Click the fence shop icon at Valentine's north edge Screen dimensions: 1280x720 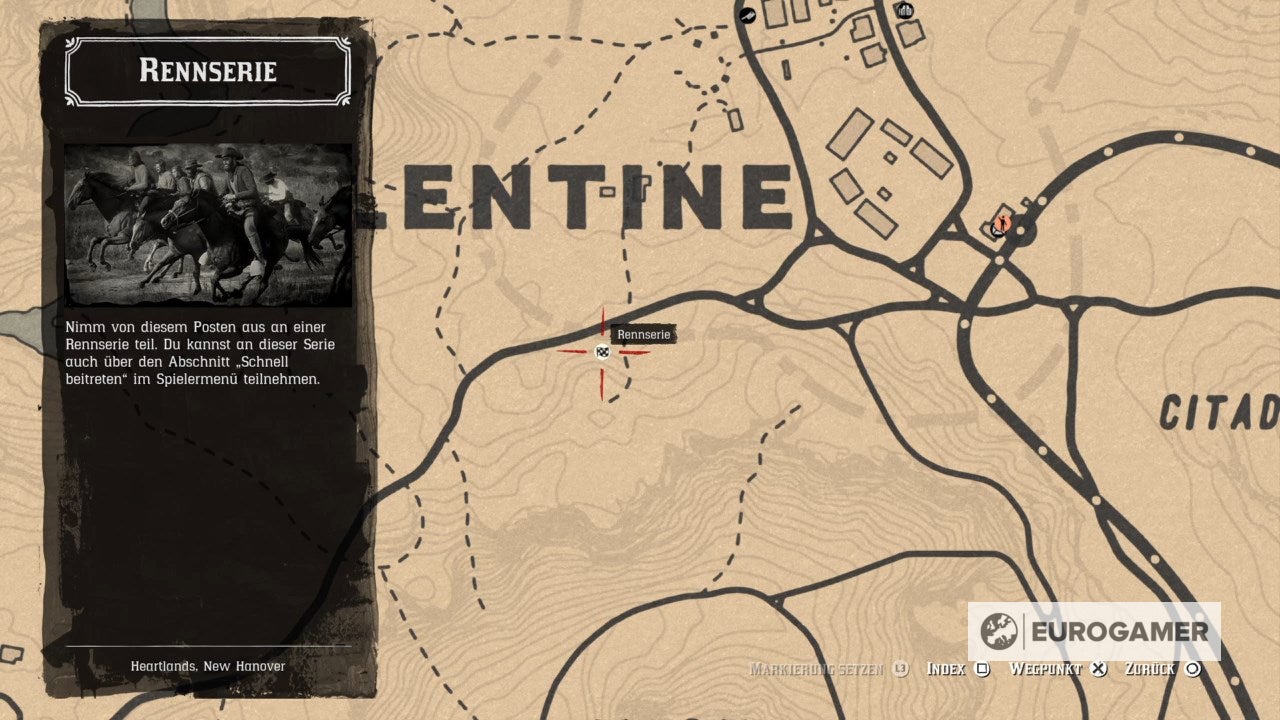(x=903, y=12)
